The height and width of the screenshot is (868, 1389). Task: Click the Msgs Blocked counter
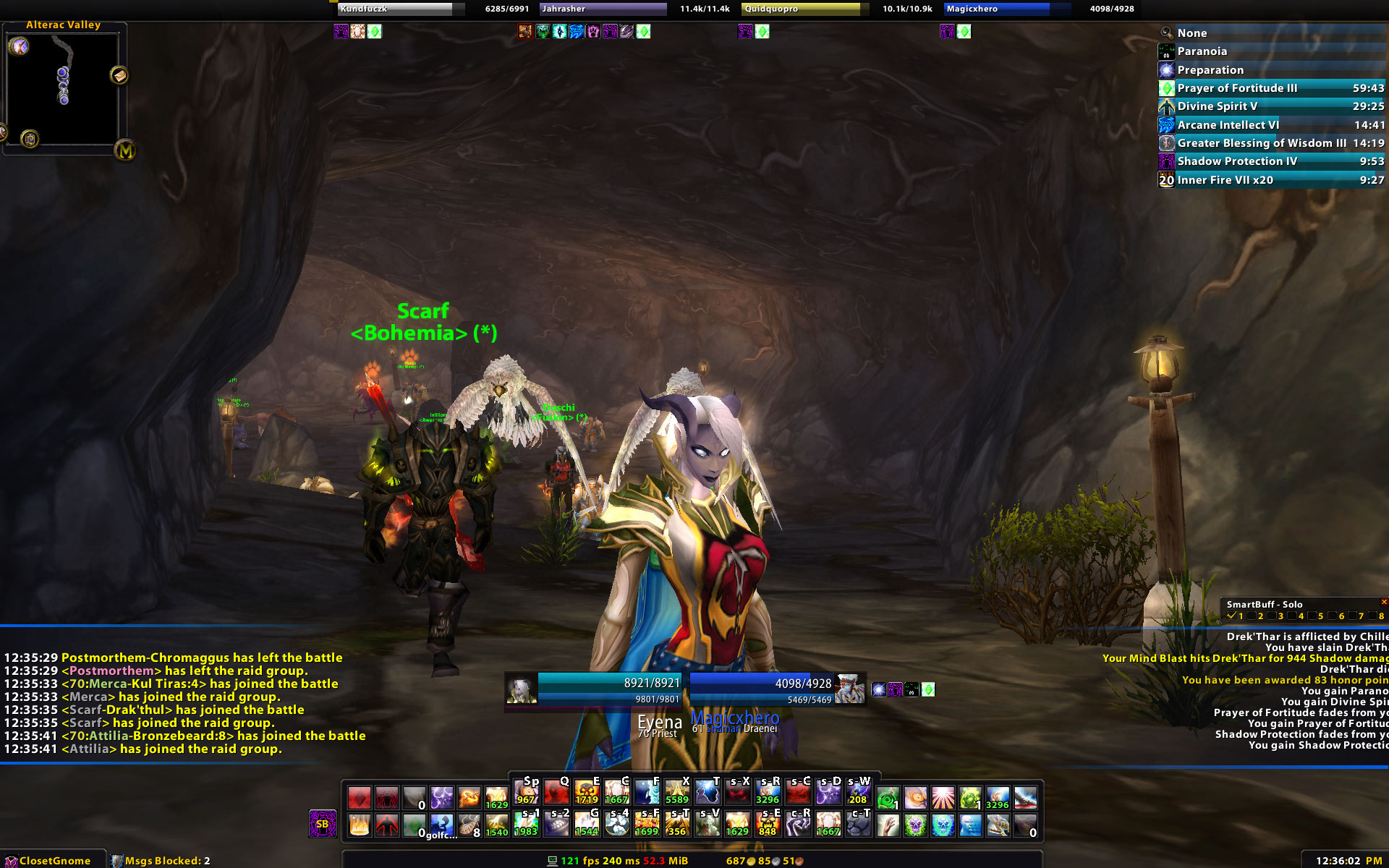pyautogui.click(x=161, y=861)
